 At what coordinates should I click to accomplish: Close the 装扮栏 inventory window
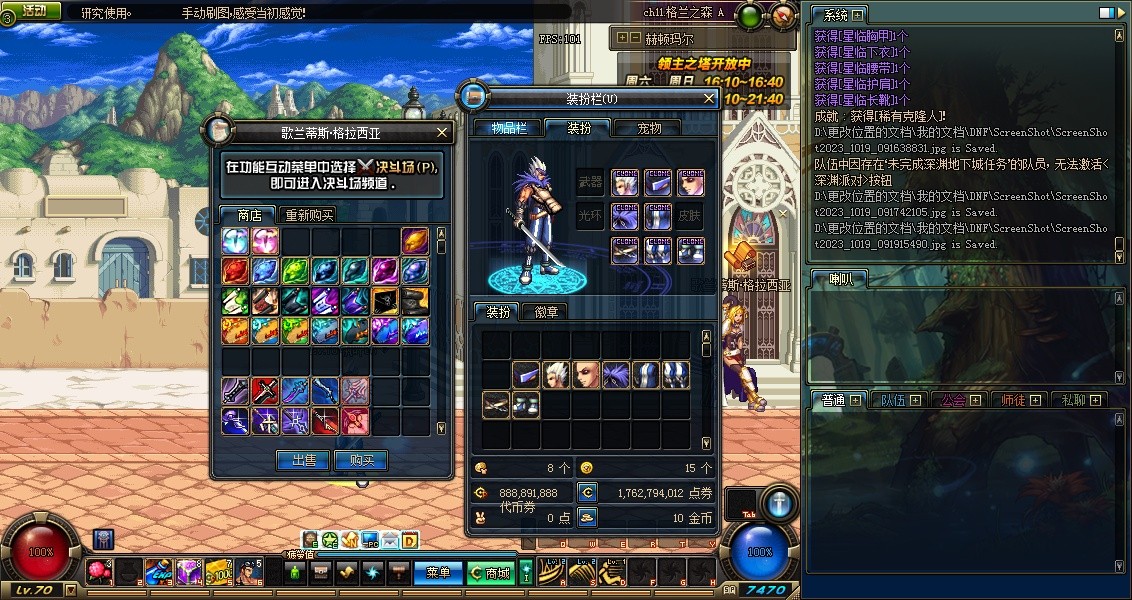click(x=709, y=98)
